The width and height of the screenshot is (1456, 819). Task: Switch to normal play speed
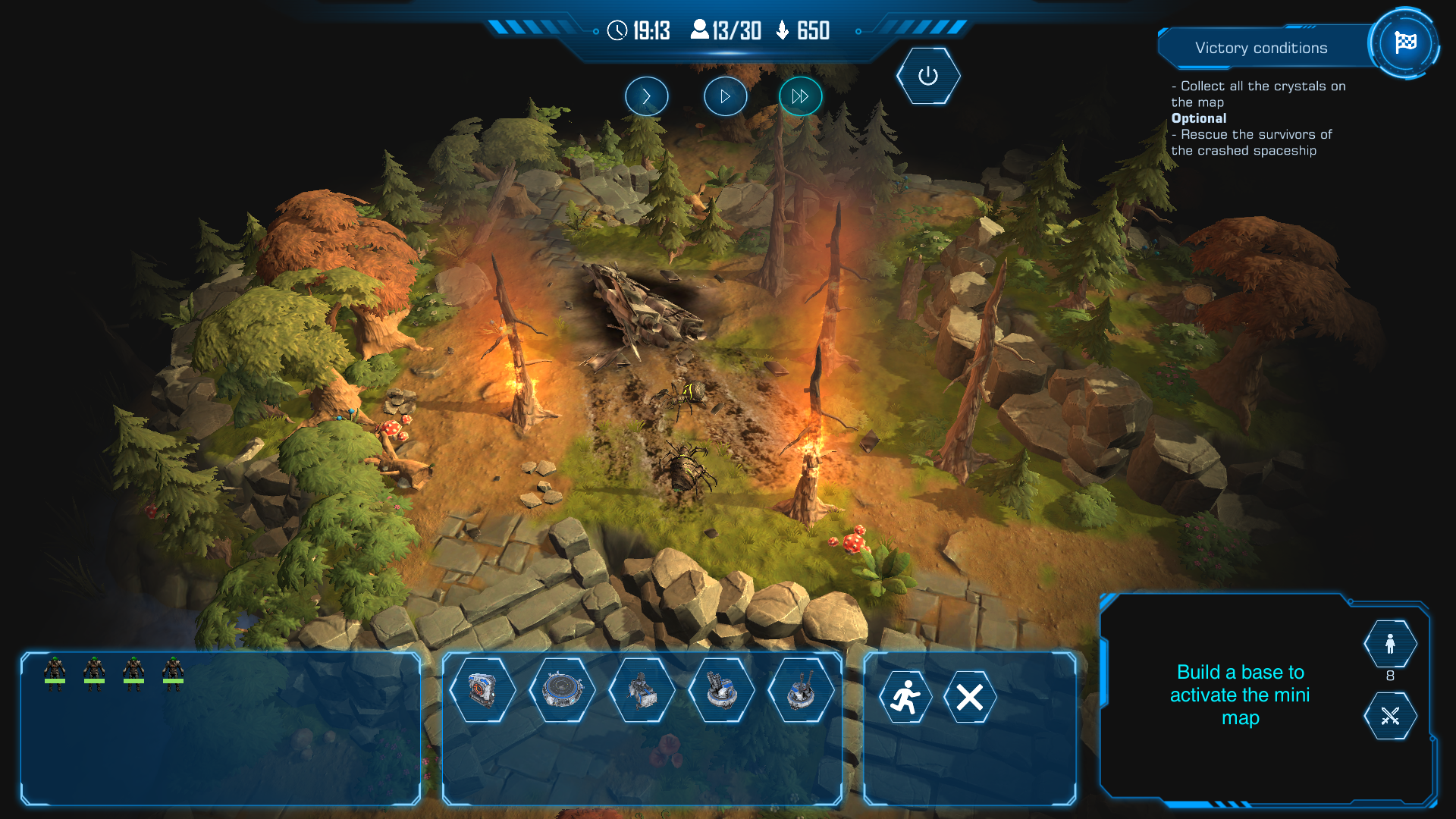[x=725, y=96]
